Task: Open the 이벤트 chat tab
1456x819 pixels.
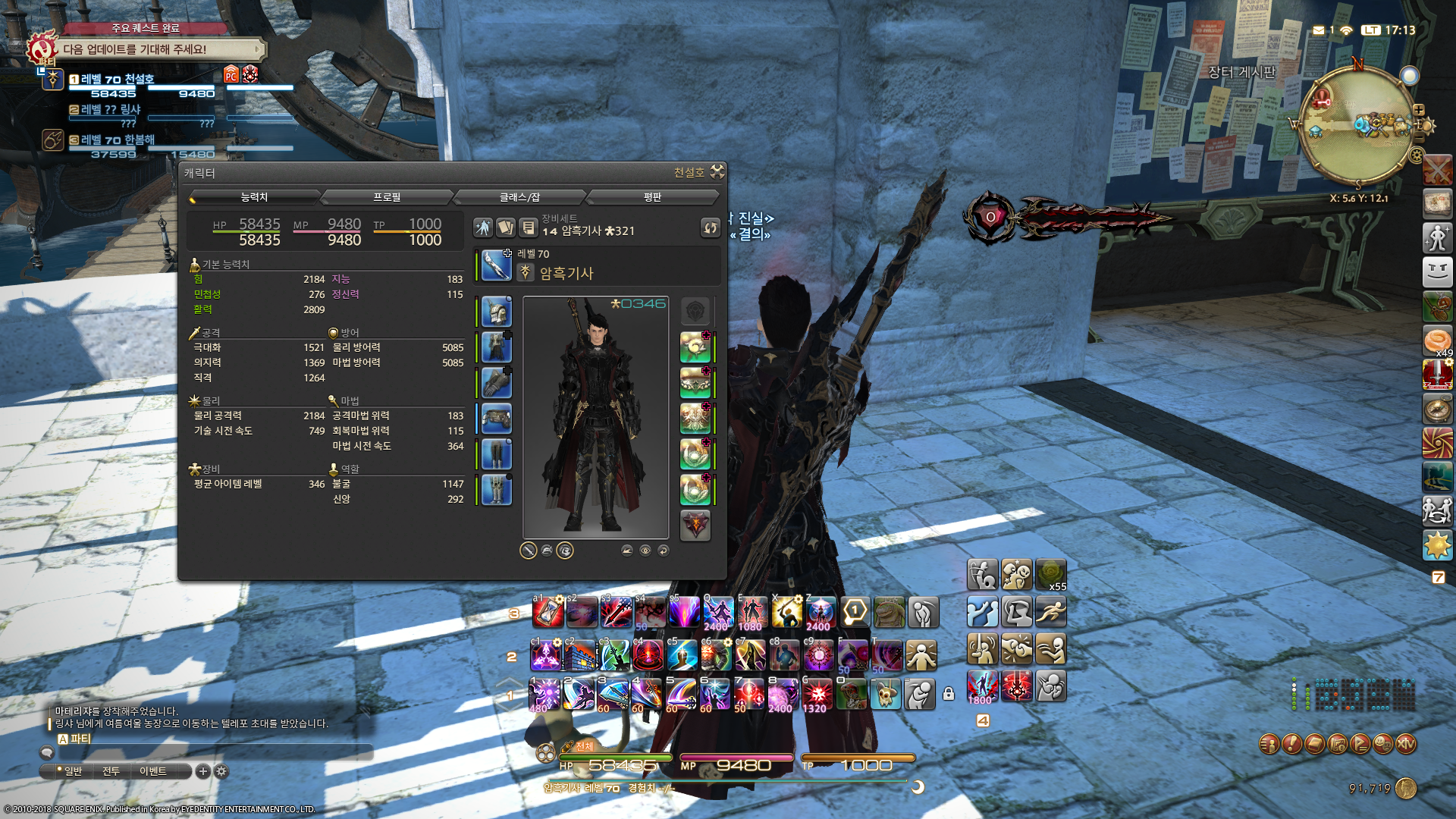Action: [x=152, y=771]
